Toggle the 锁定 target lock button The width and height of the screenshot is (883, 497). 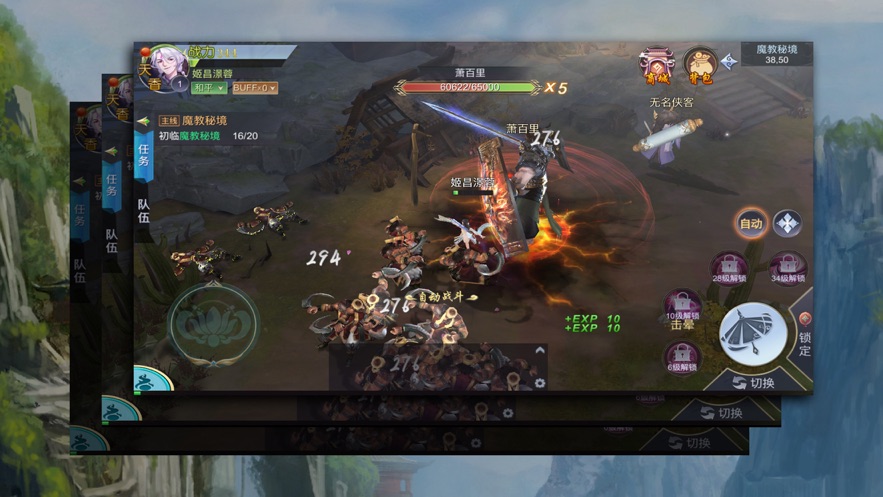[804, 336]
